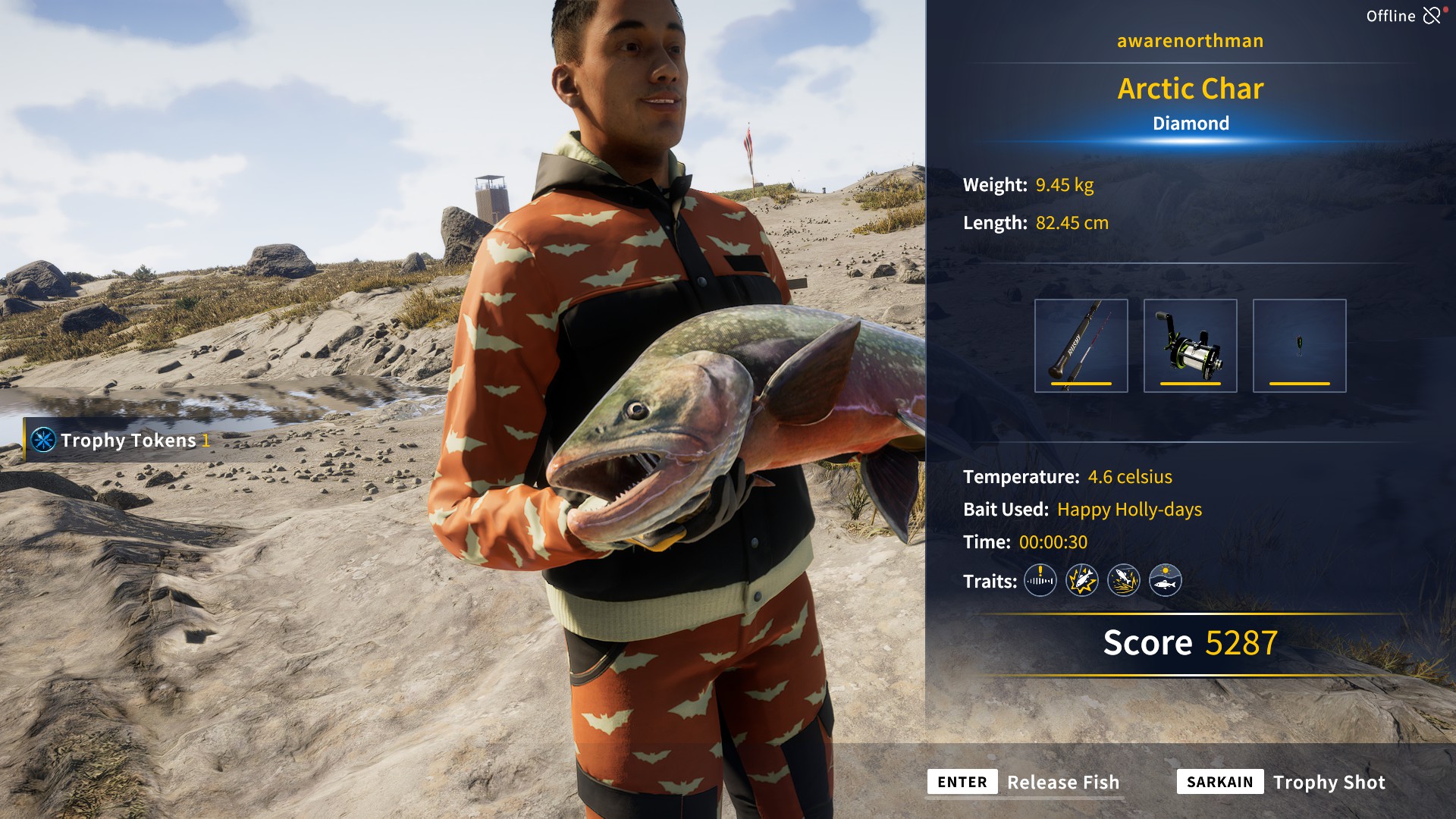Inspect the fish with starburst trait icon
The height and width of the screenshot is (819, 1456).
point(1081,581)
